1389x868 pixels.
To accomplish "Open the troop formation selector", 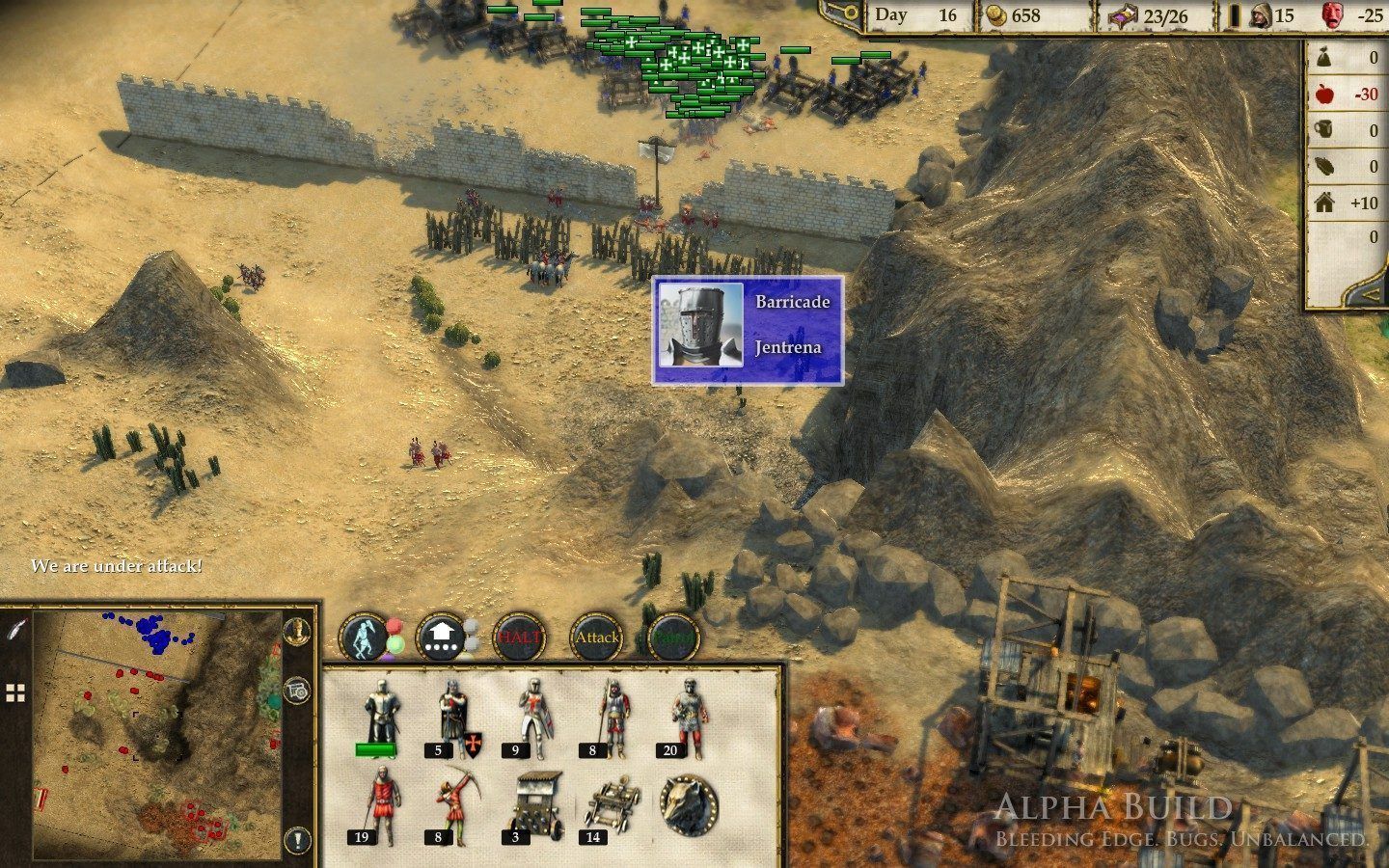I will point(441,637).
